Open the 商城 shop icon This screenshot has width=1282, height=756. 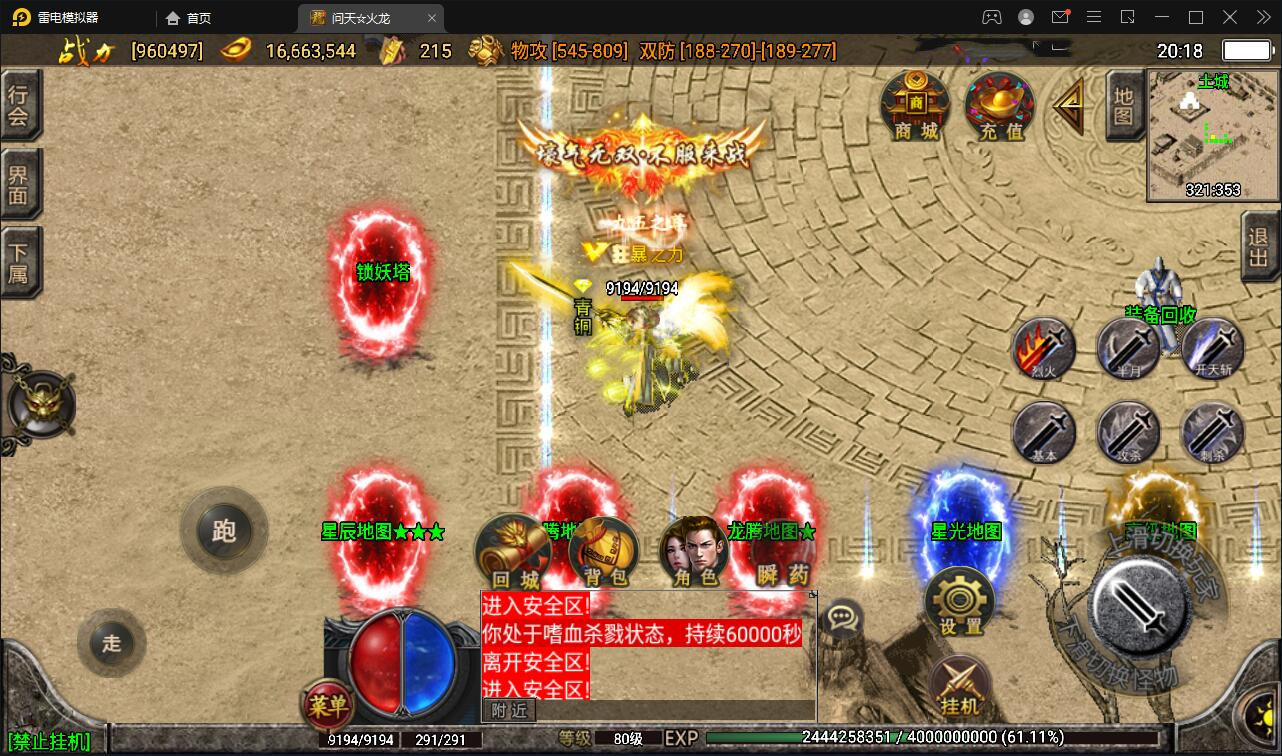click(913, 105)
